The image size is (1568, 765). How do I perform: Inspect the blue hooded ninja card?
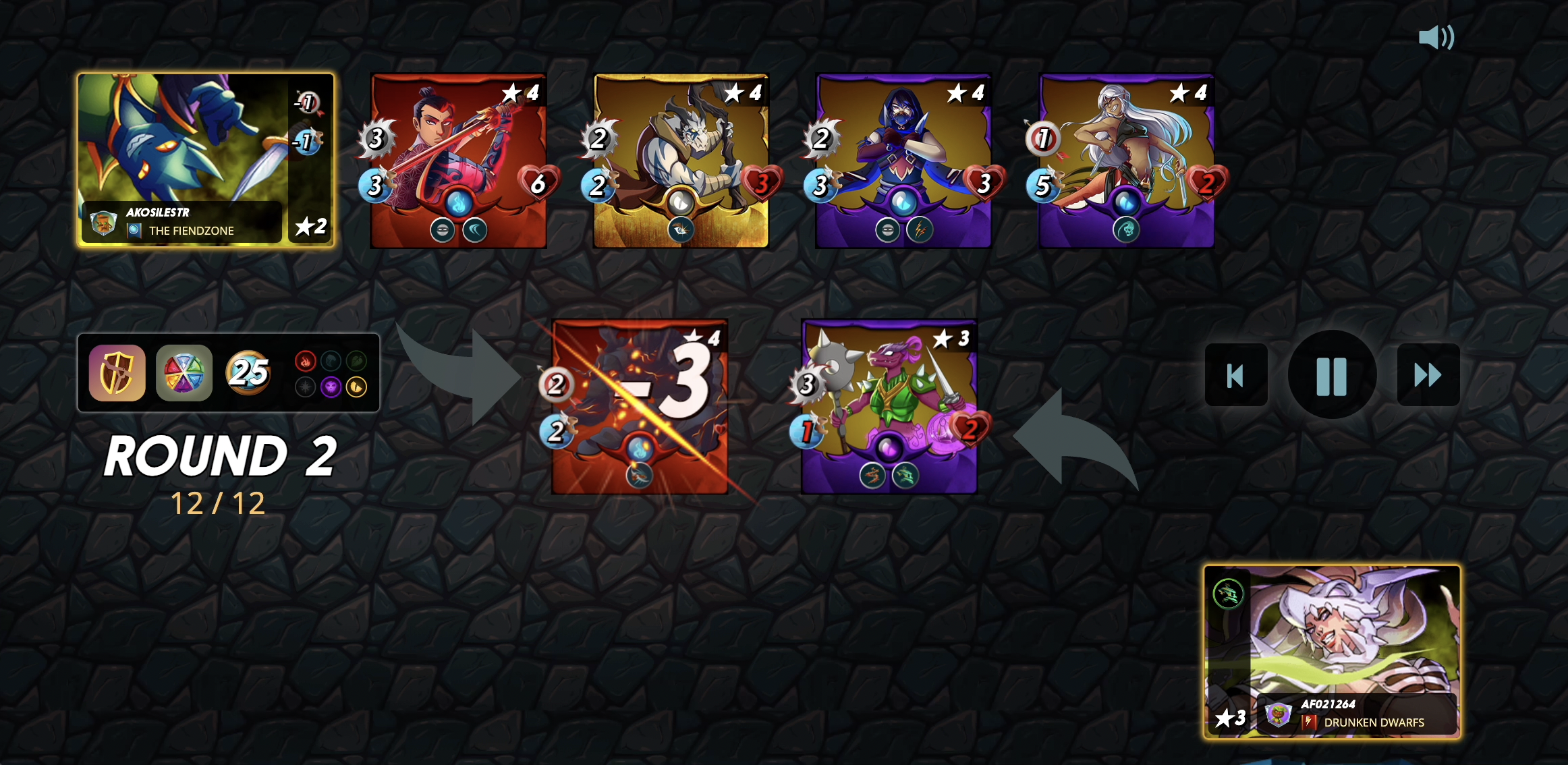[x=903, y=161]
